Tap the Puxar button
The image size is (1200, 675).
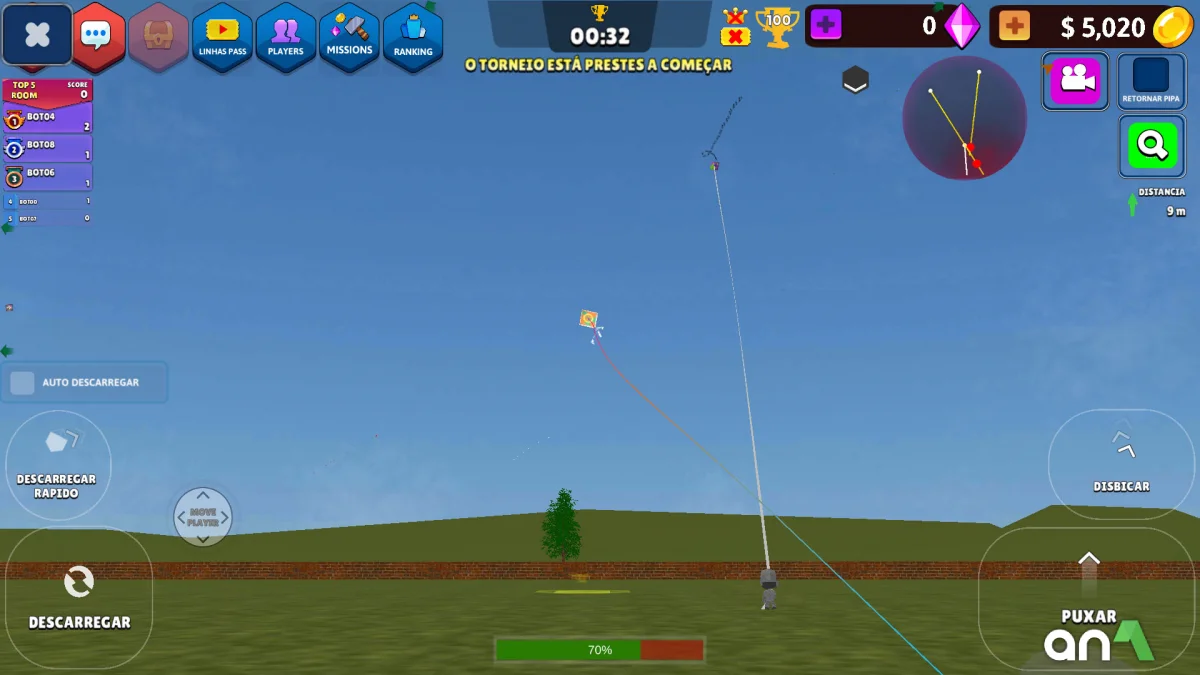pyautogui.click(x=1089, y=598)
